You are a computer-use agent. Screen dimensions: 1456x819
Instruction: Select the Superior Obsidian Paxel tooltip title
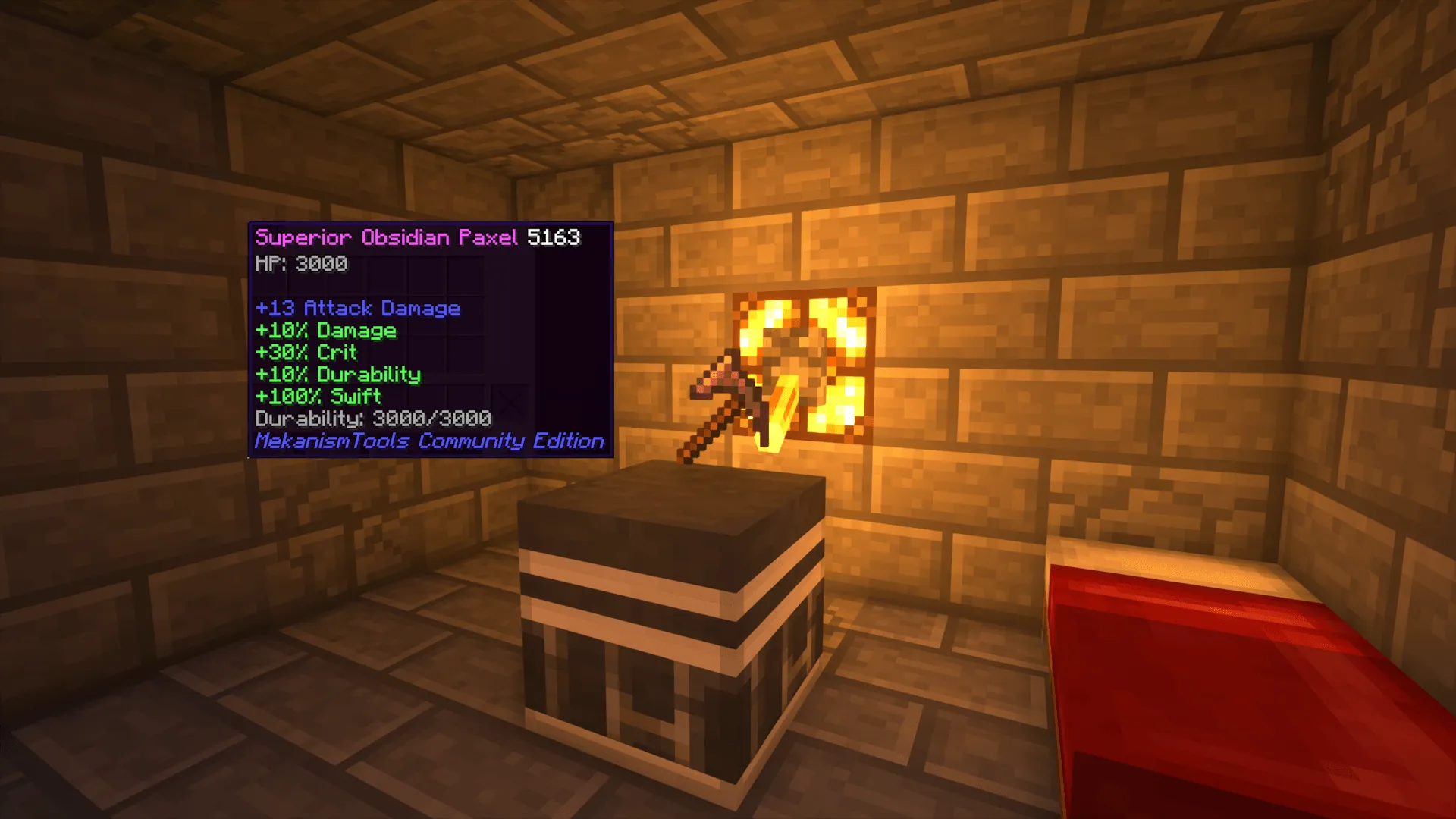tap(385, 237)
